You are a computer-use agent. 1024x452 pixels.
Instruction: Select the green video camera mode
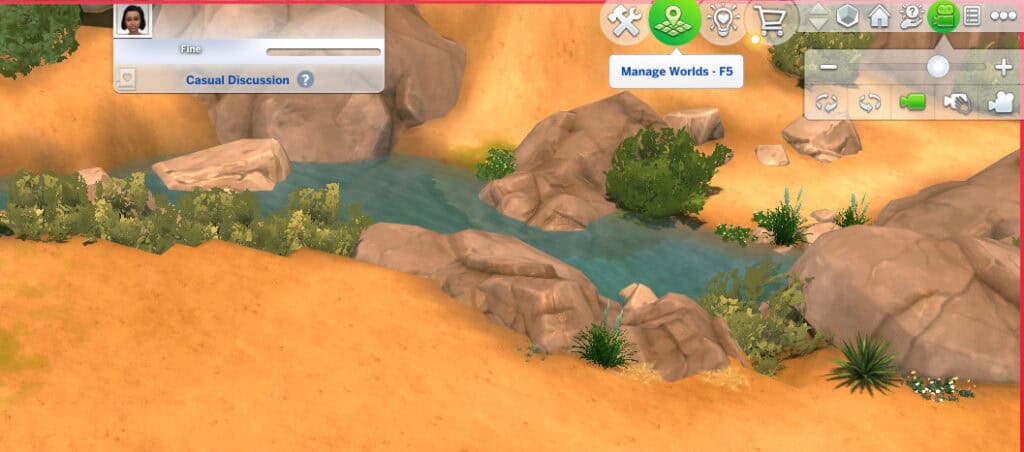912,102
